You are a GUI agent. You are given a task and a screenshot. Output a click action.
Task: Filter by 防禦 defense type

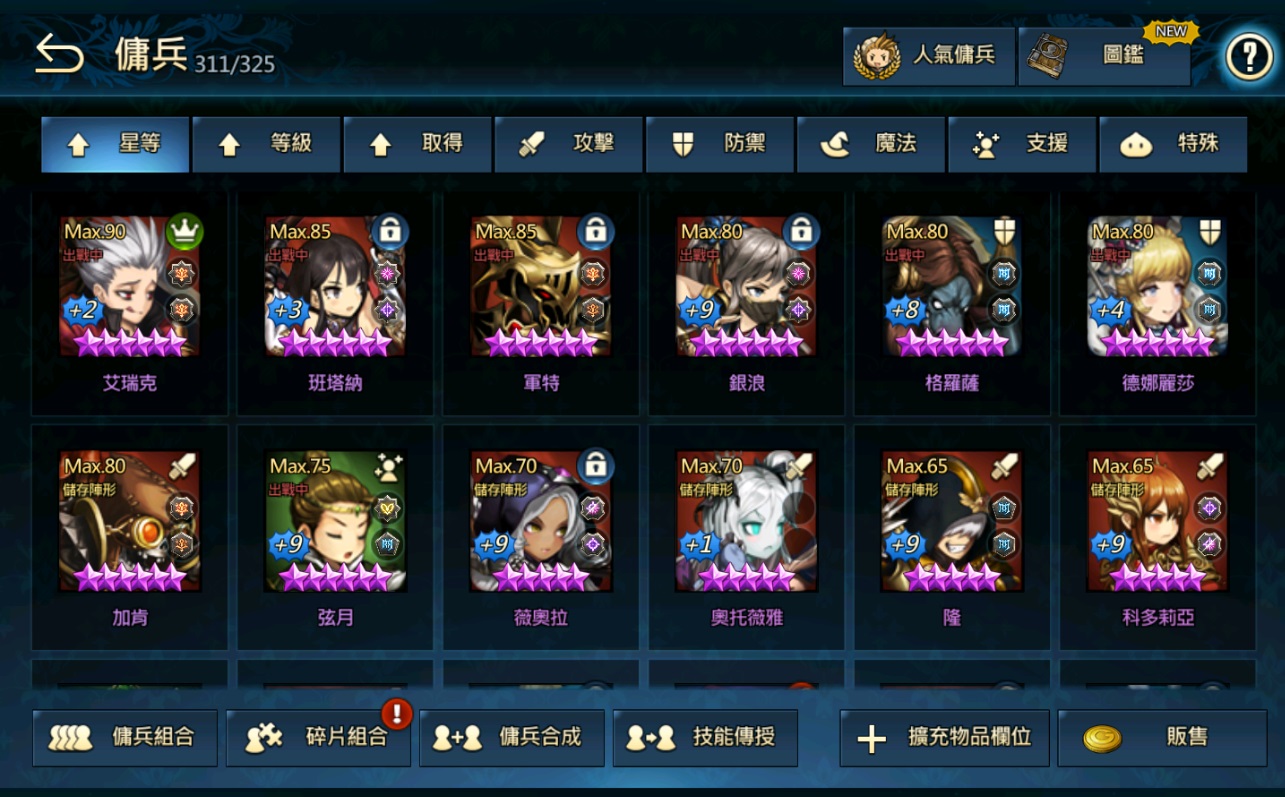point(719,145)
